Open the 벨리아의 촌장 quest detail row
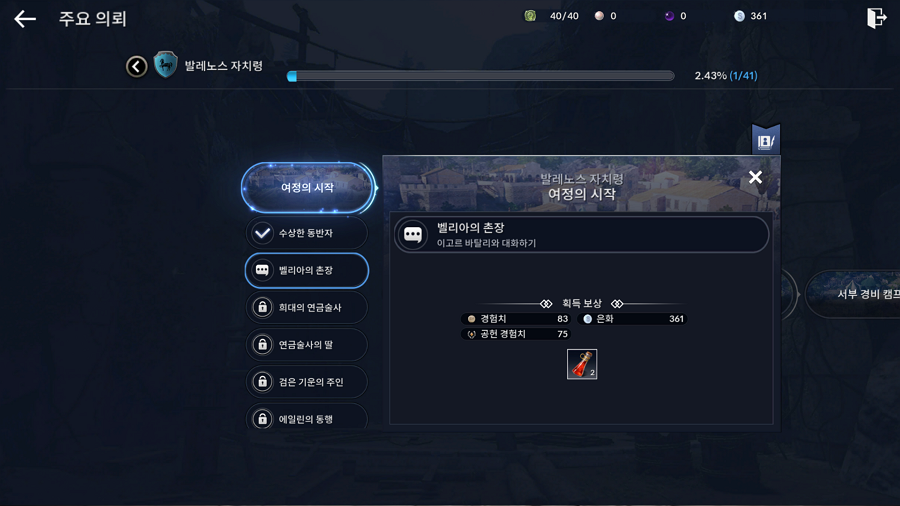900x506 pixels. (x=581, y=235)
